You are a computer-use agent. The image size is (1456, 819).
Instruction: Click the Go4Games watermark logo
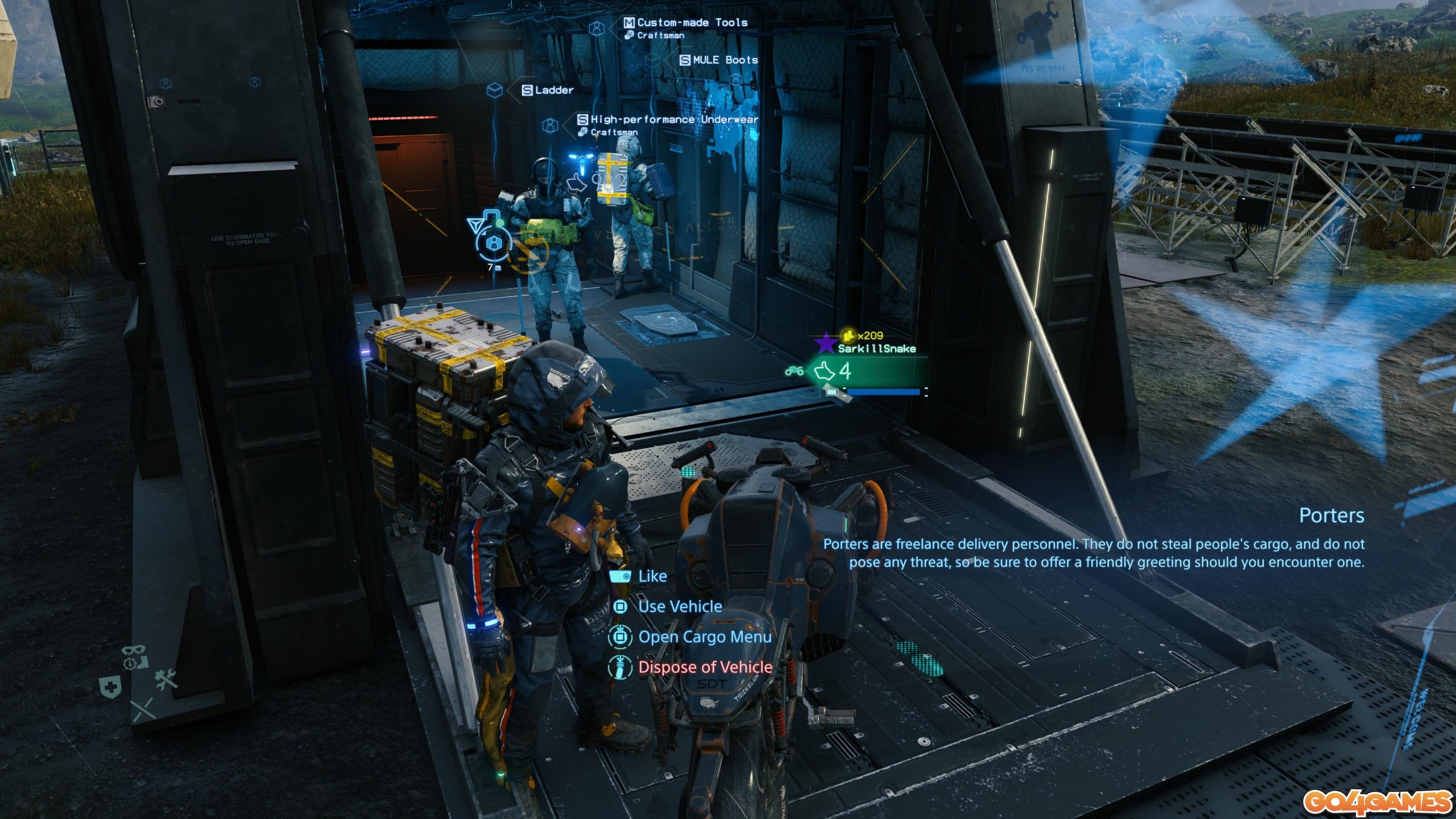(x=1377, y=802)
